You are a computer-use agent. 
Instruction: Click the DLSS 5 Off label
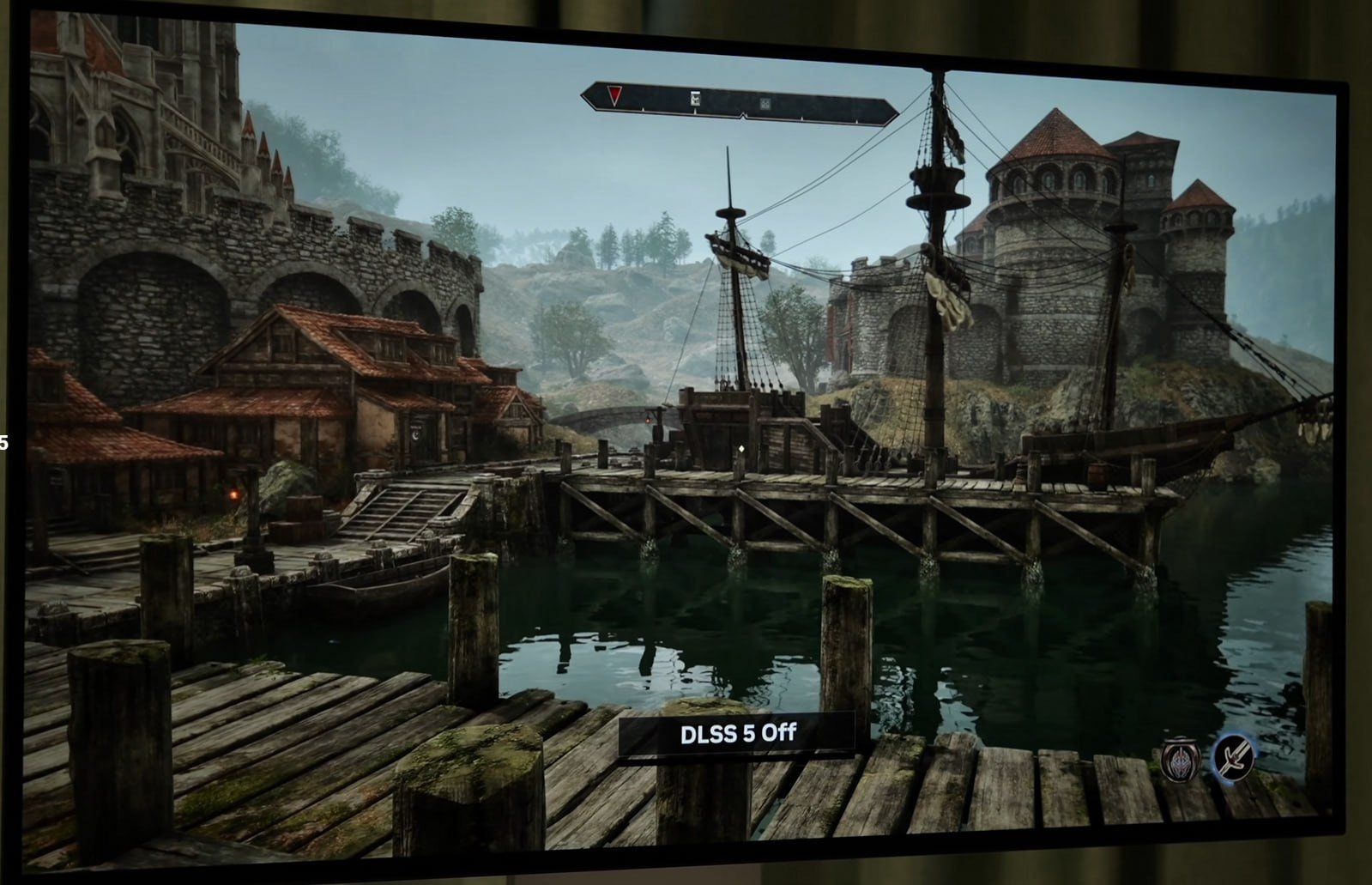coord(737,734)
